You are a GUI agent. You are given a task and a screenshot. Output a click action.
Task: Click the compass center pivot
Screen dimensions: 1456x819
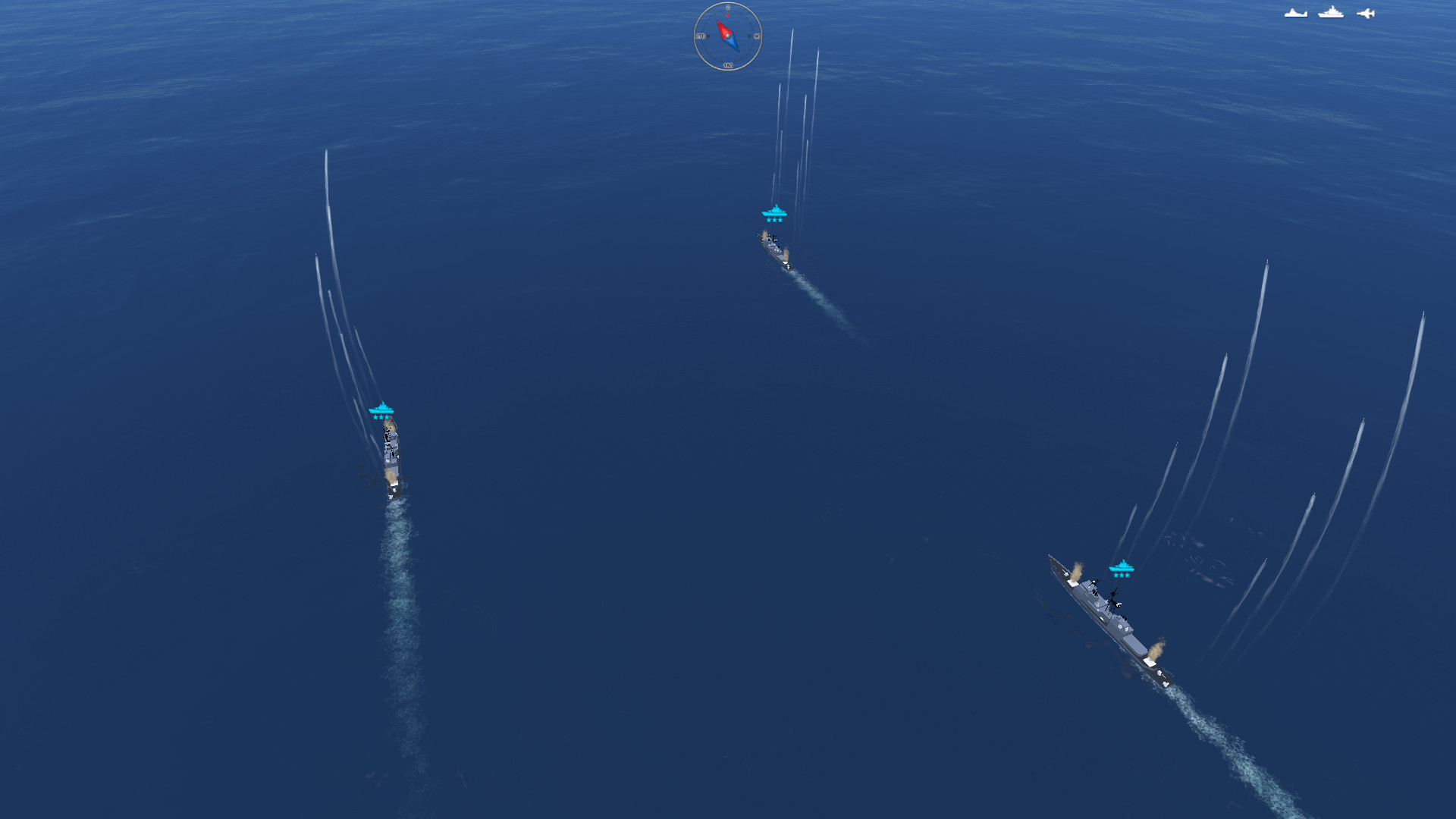[728, 36]
